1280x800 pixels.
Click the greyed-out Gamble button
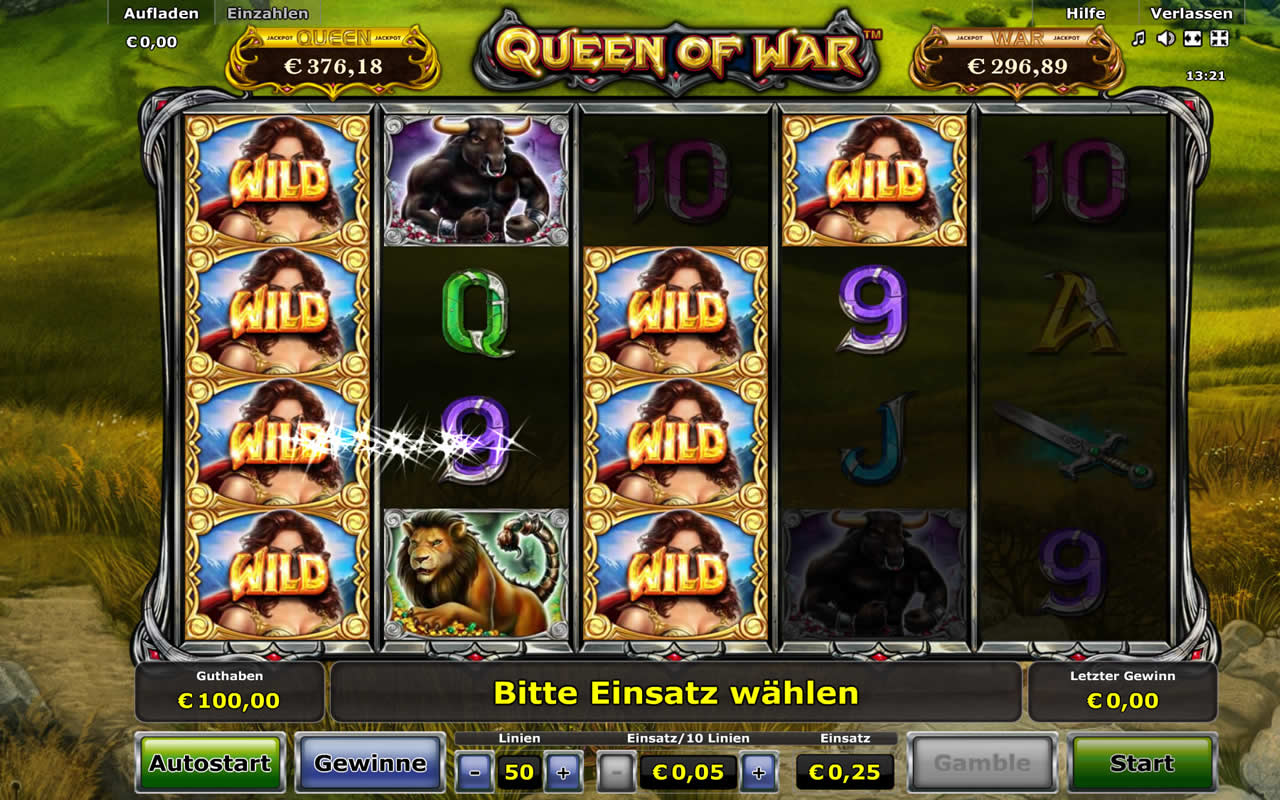pyautogui.click(x=982, y=764)
